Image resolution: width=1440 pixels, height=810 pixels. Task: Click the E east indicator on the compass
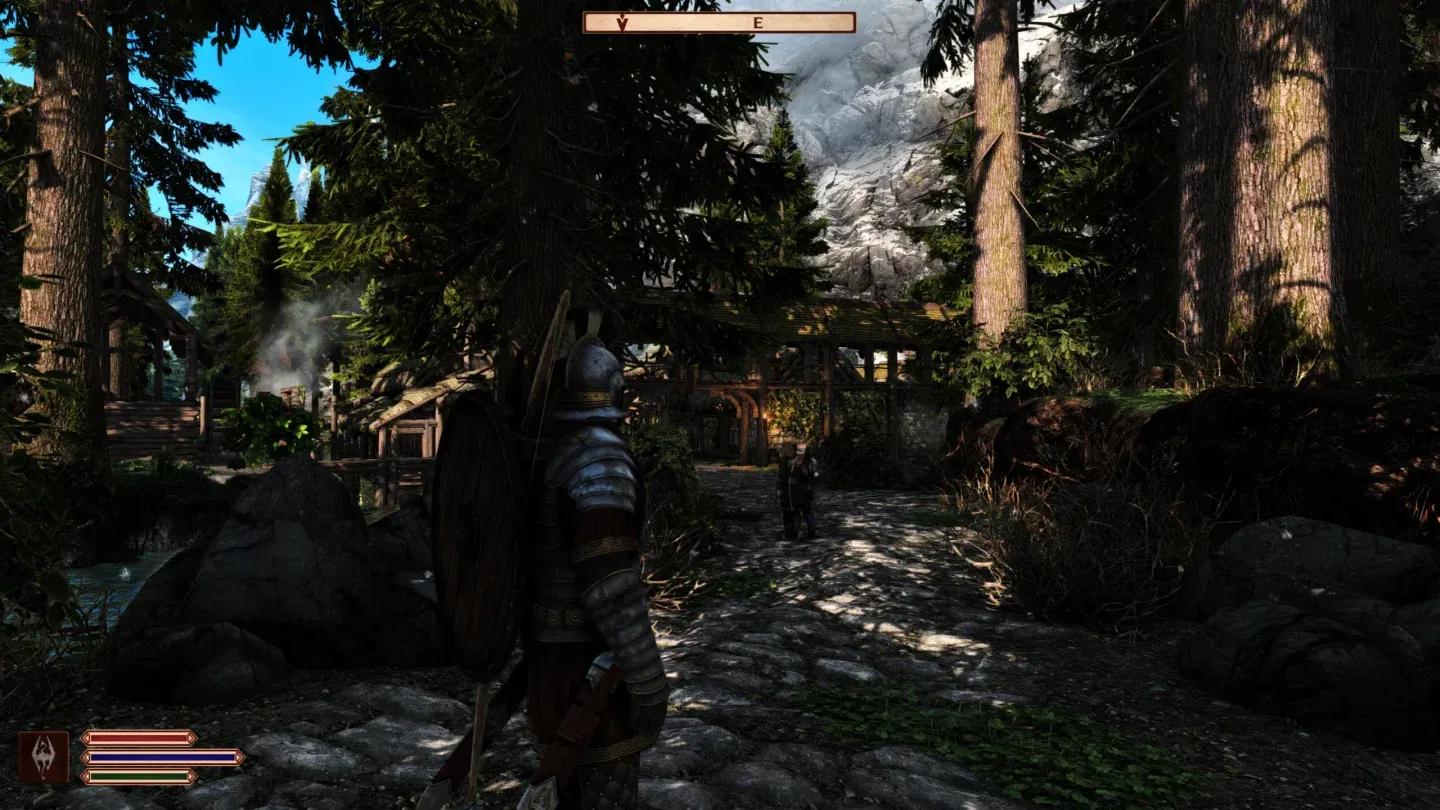[x=760, y=21]
